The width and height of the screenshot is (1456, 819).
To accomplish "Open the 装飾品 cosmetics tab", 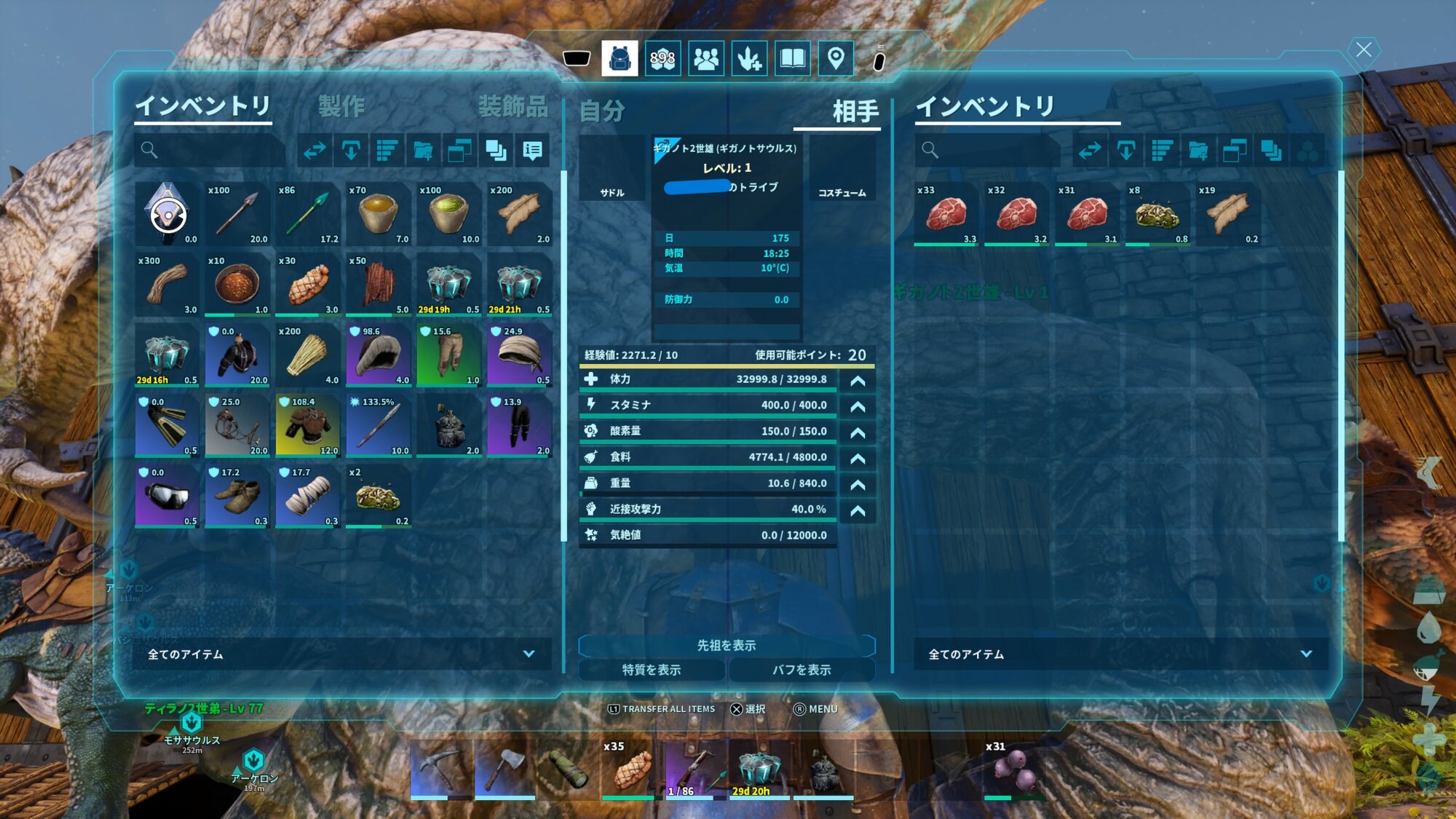I will click(513, 107).
